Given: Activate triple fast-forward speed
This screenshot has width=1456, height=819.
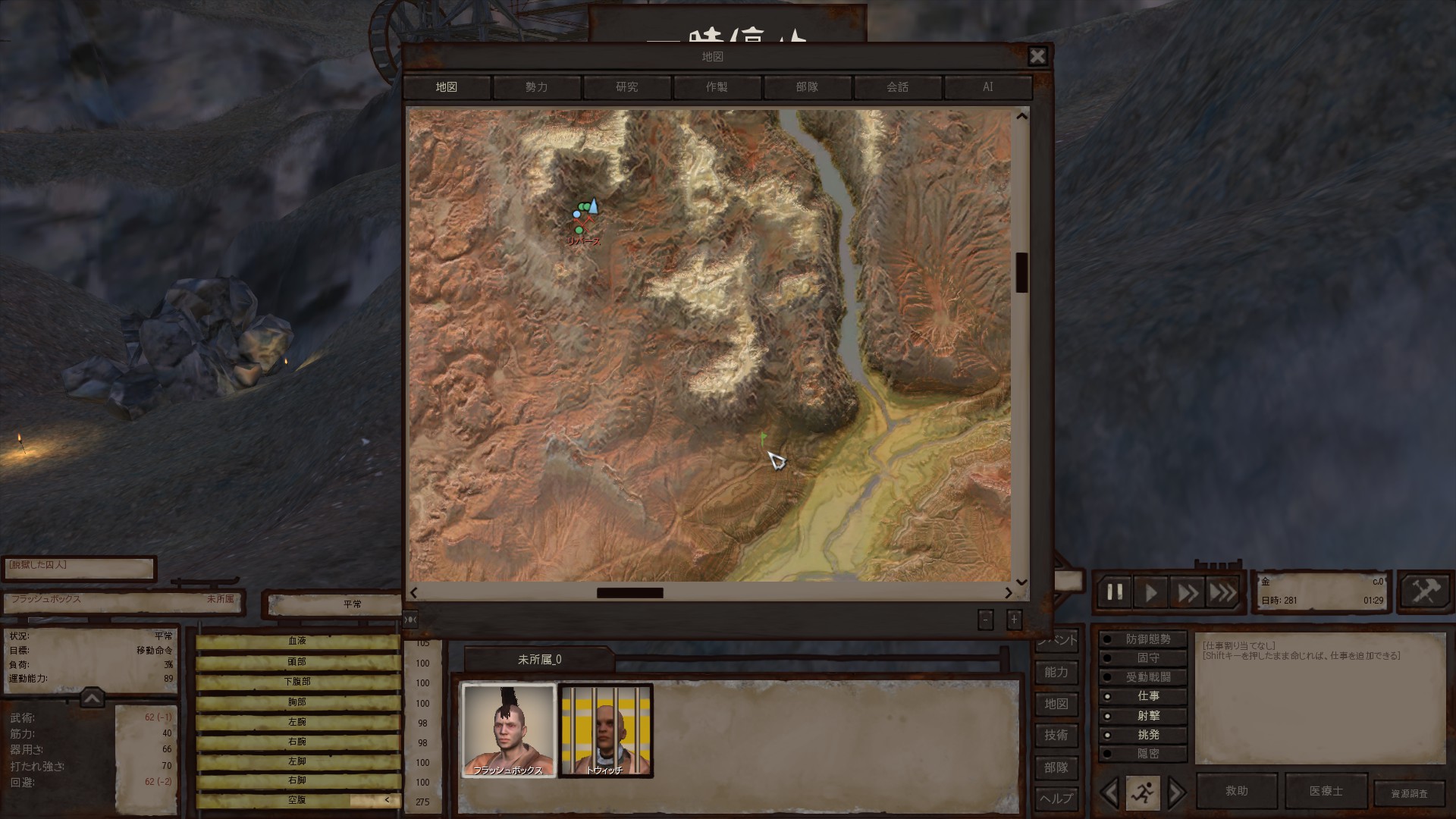Looking at the screenshot, I should coord(1222,592).
